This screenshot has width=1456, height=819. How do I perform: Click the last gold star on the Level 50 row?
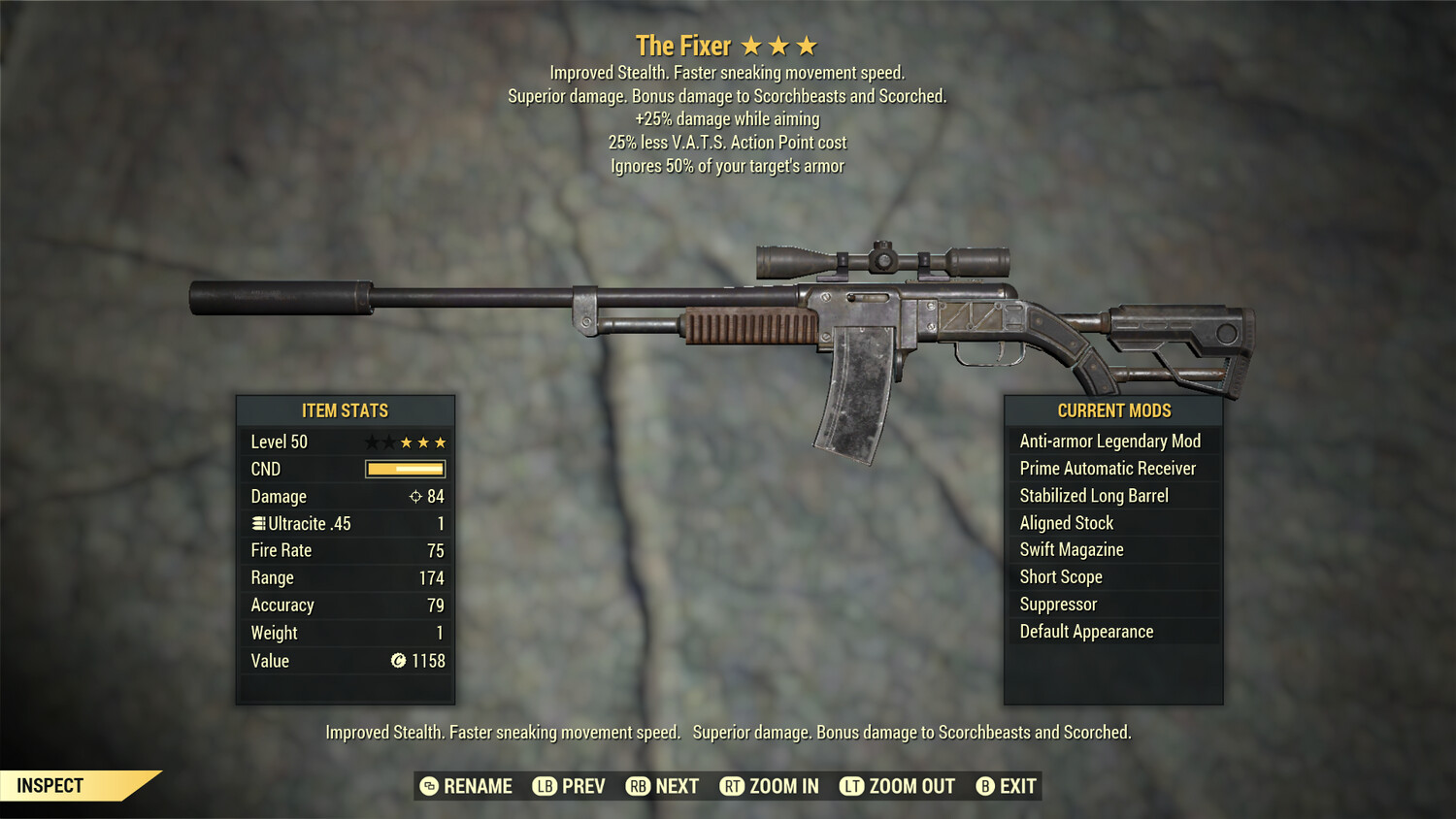click(x=442, y=442)
